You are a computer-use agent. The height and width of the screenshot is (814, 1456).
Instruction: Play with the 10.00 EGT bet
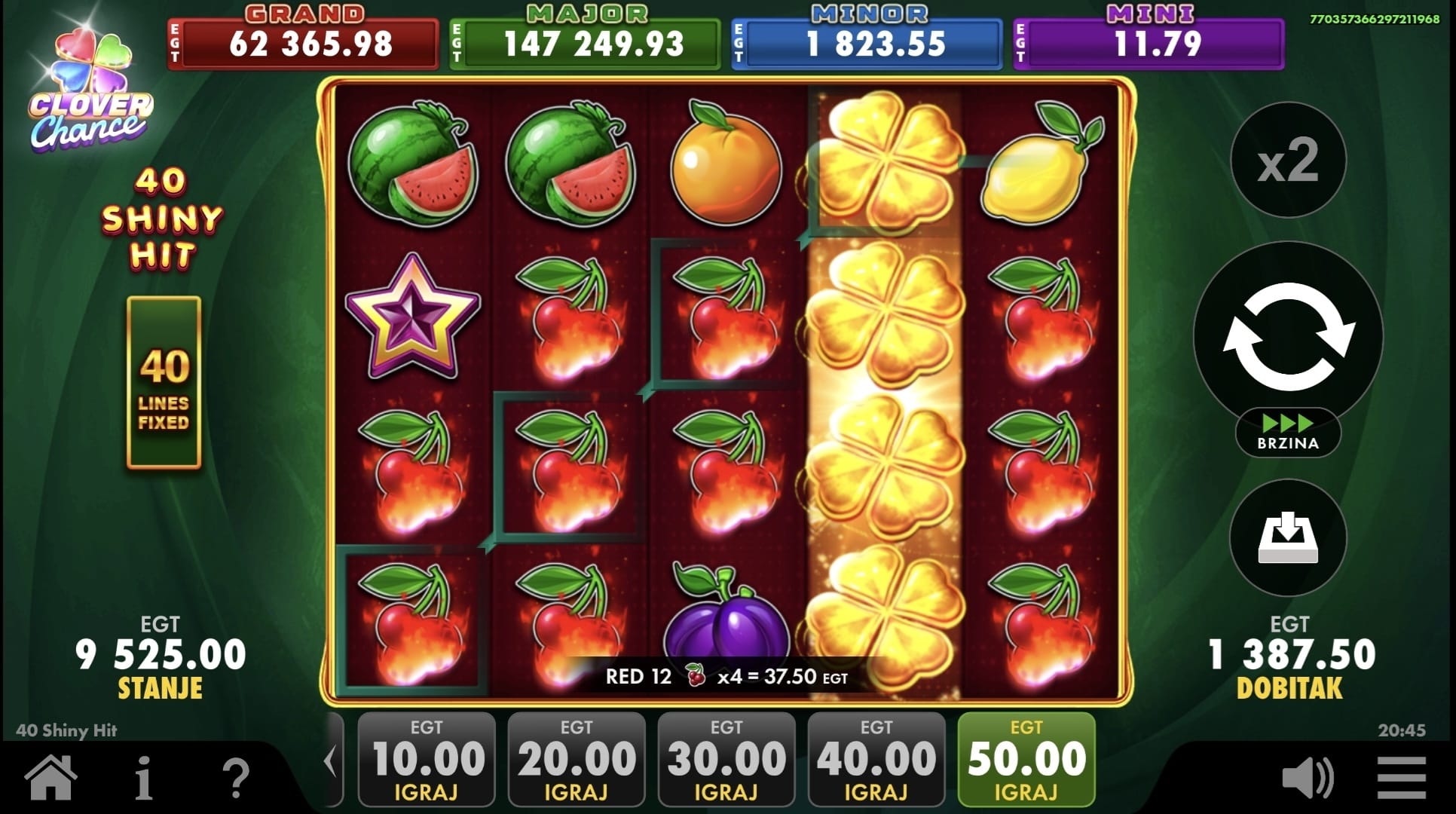tap(427, 760)
